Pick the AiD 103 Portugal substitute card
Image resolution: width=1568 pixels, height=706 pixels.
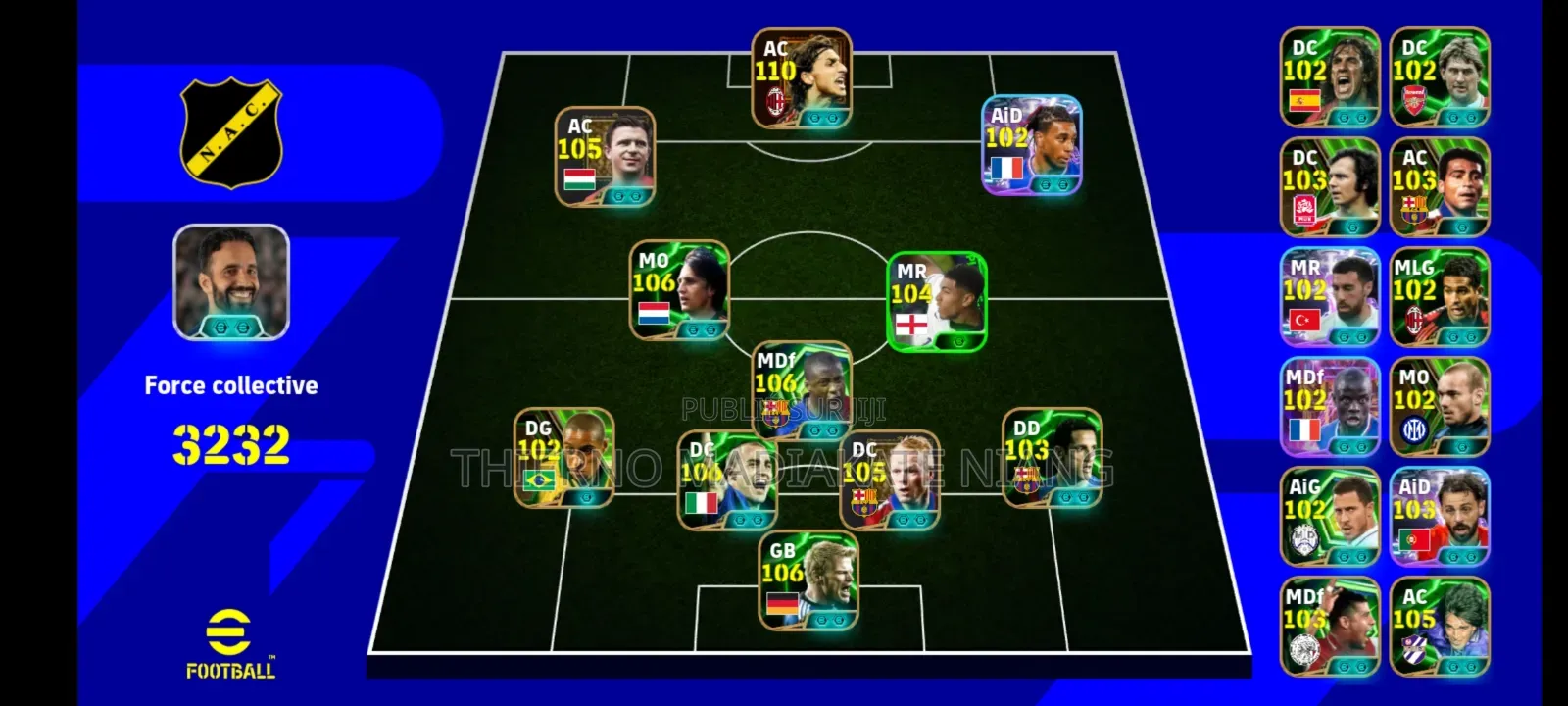tap(1440, 517)
